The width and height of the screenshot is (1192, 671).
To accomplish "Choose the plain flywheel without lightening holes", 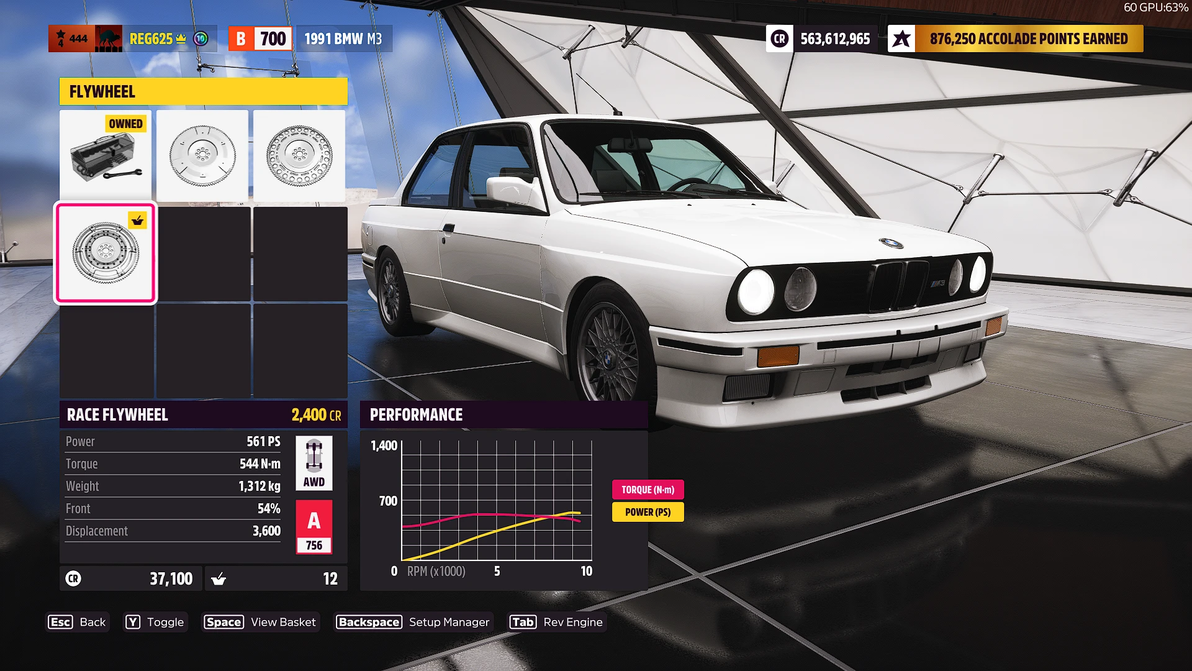I will (202, 155).
